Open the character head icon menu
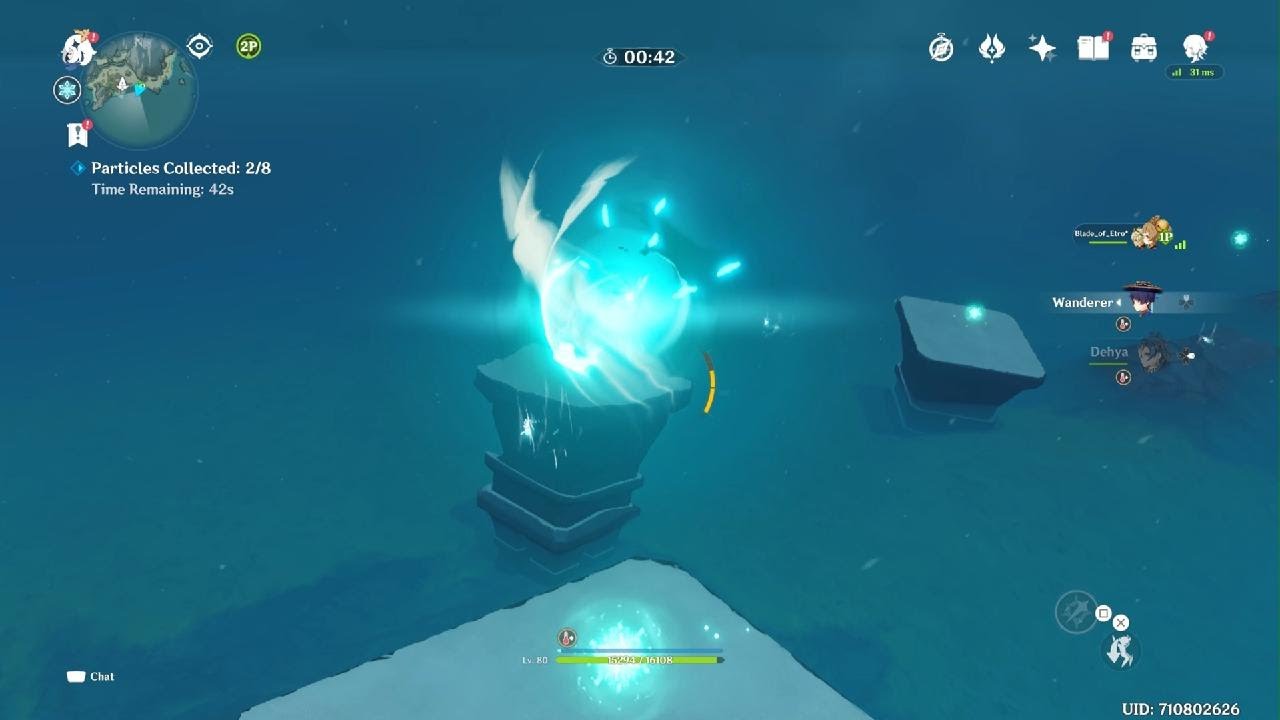Screen dimensions: 1280x720 [1194, 48]
